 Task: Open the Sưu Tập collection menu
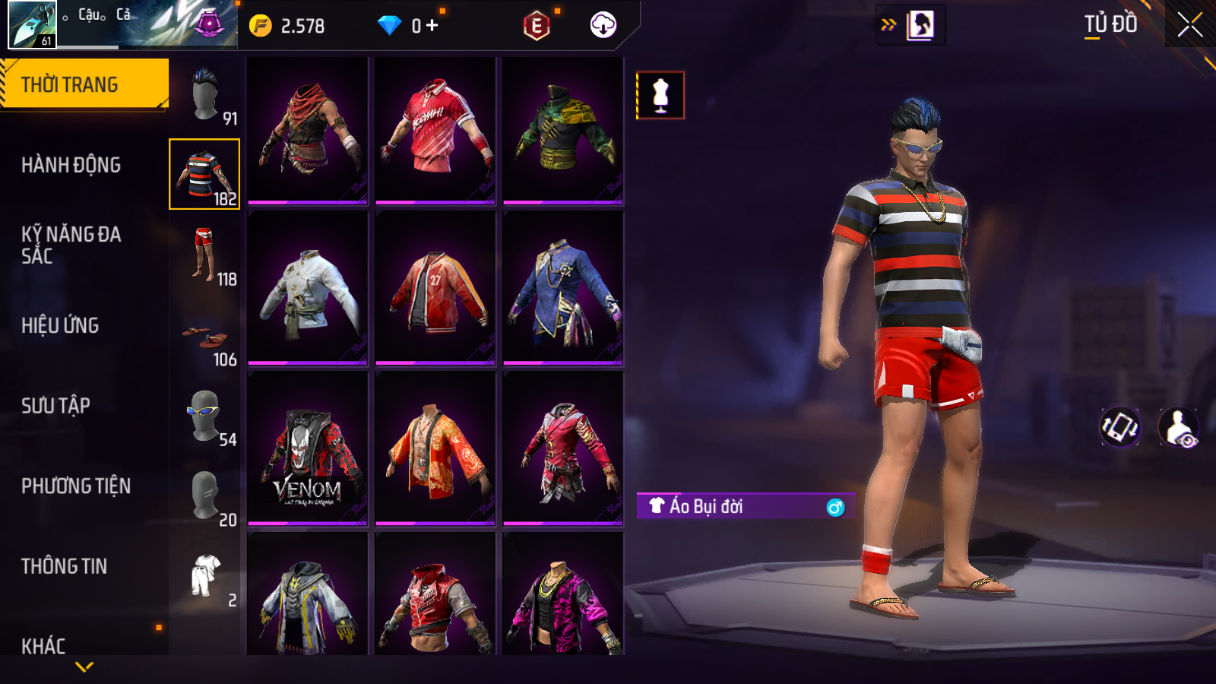56,405
